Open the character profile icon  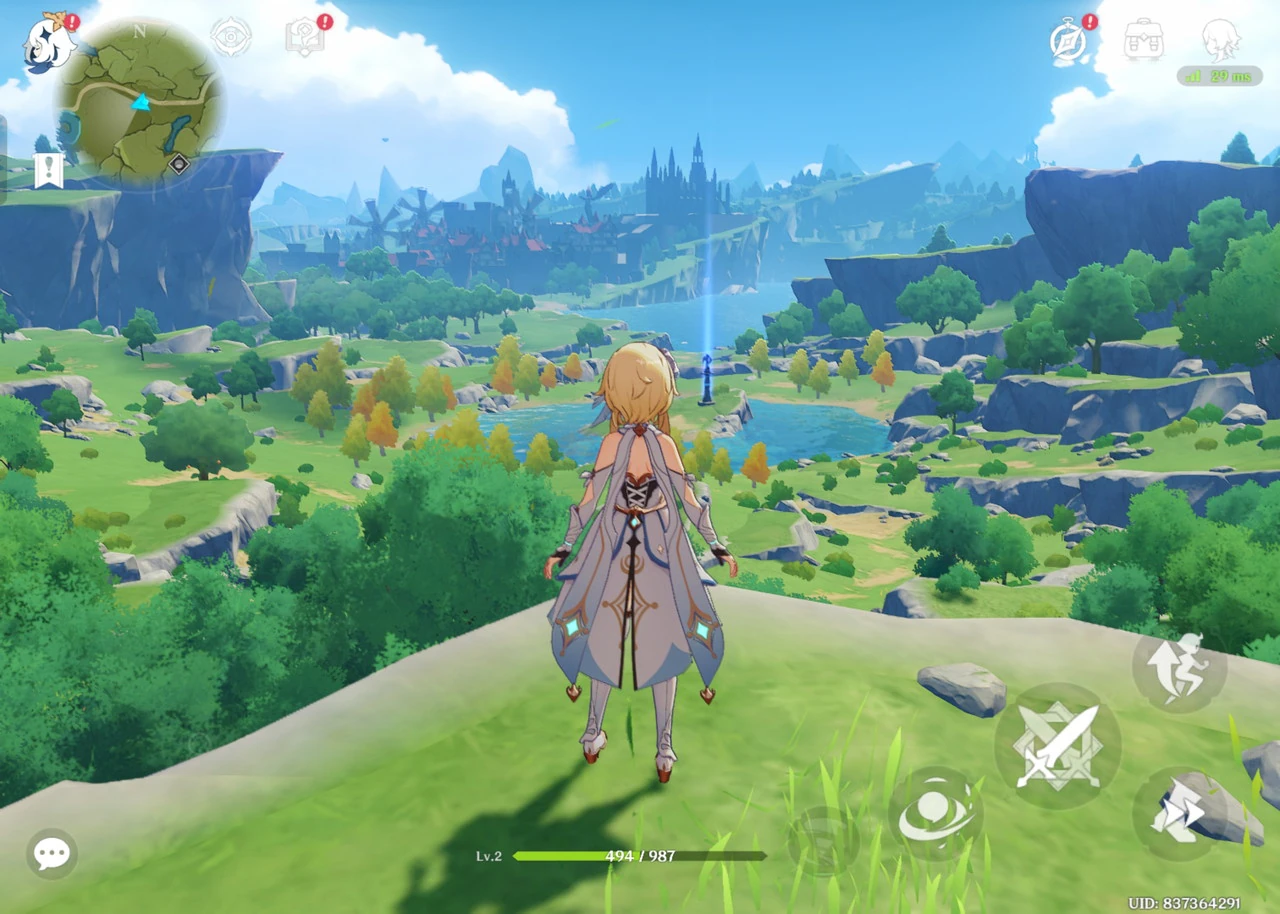click(x=1220, y=40)
